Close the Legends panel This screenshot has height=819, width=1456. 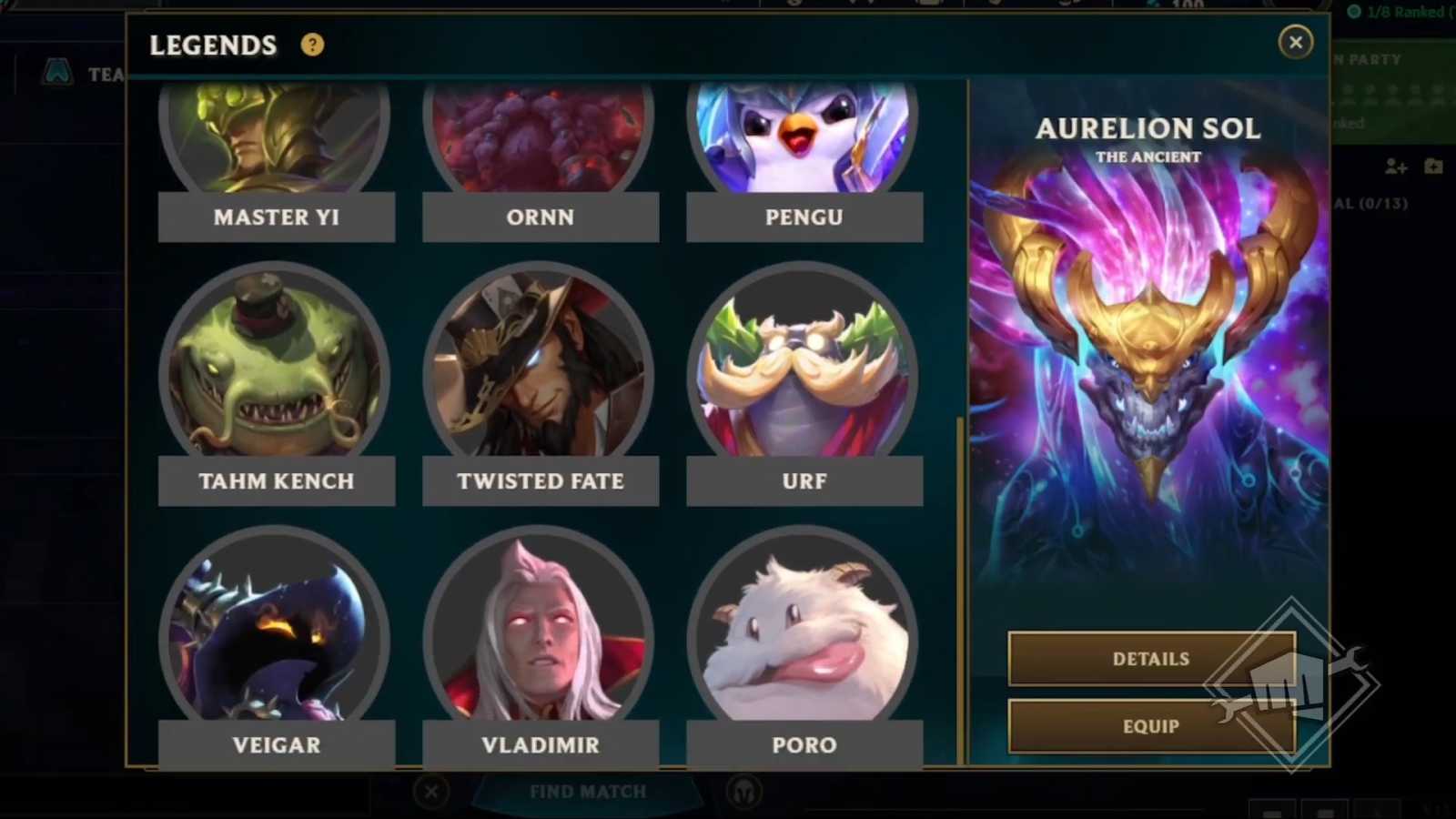click(1296, 42)
